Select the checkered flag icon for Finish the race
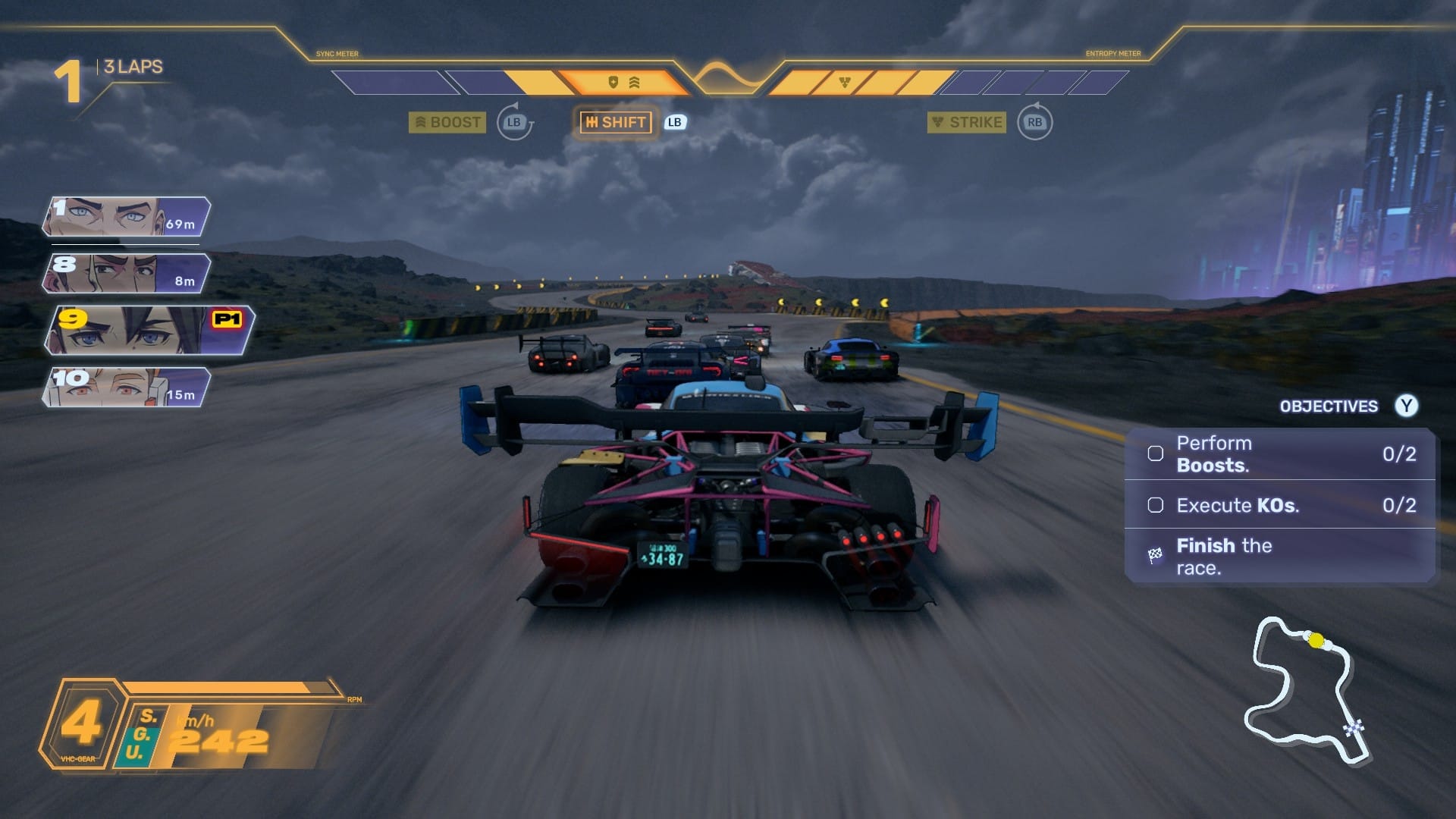Image resolution: width=1456 pixels, height=819 pixels. tap(1154, 554)
